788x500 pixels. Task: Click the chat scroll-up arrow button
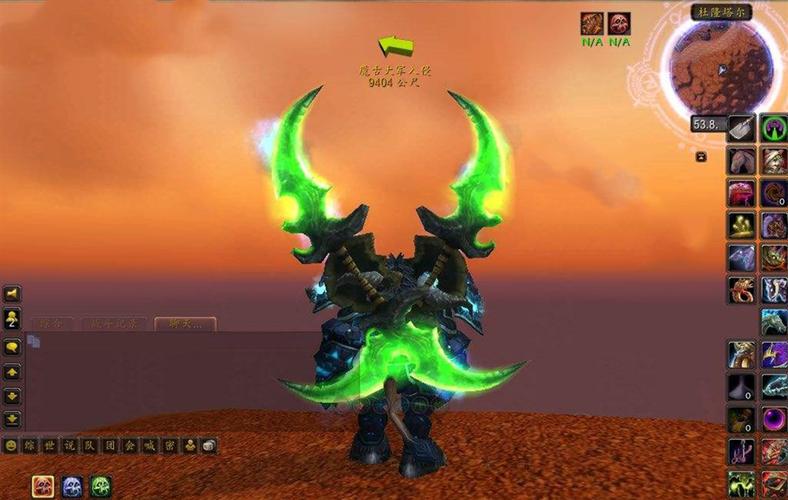click(x=13, y=371)
